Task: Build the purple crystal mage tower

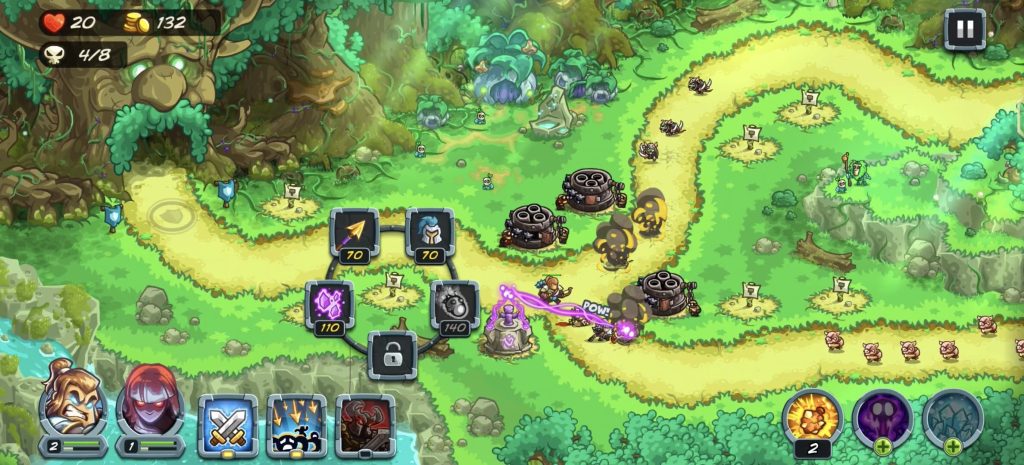Action: [329, 305]
